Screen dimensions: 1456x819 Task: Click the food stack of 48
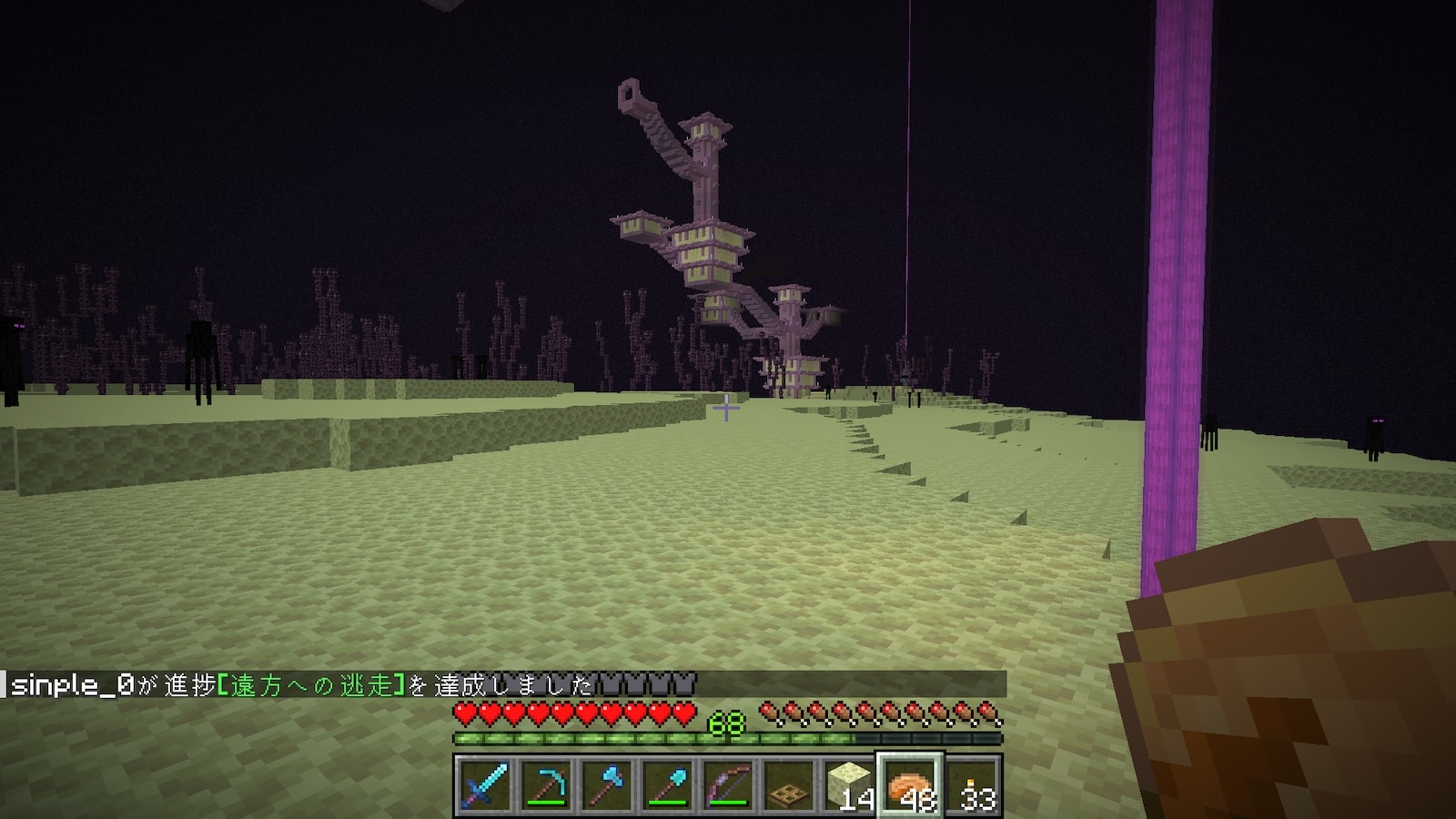[x=911, y=785]
